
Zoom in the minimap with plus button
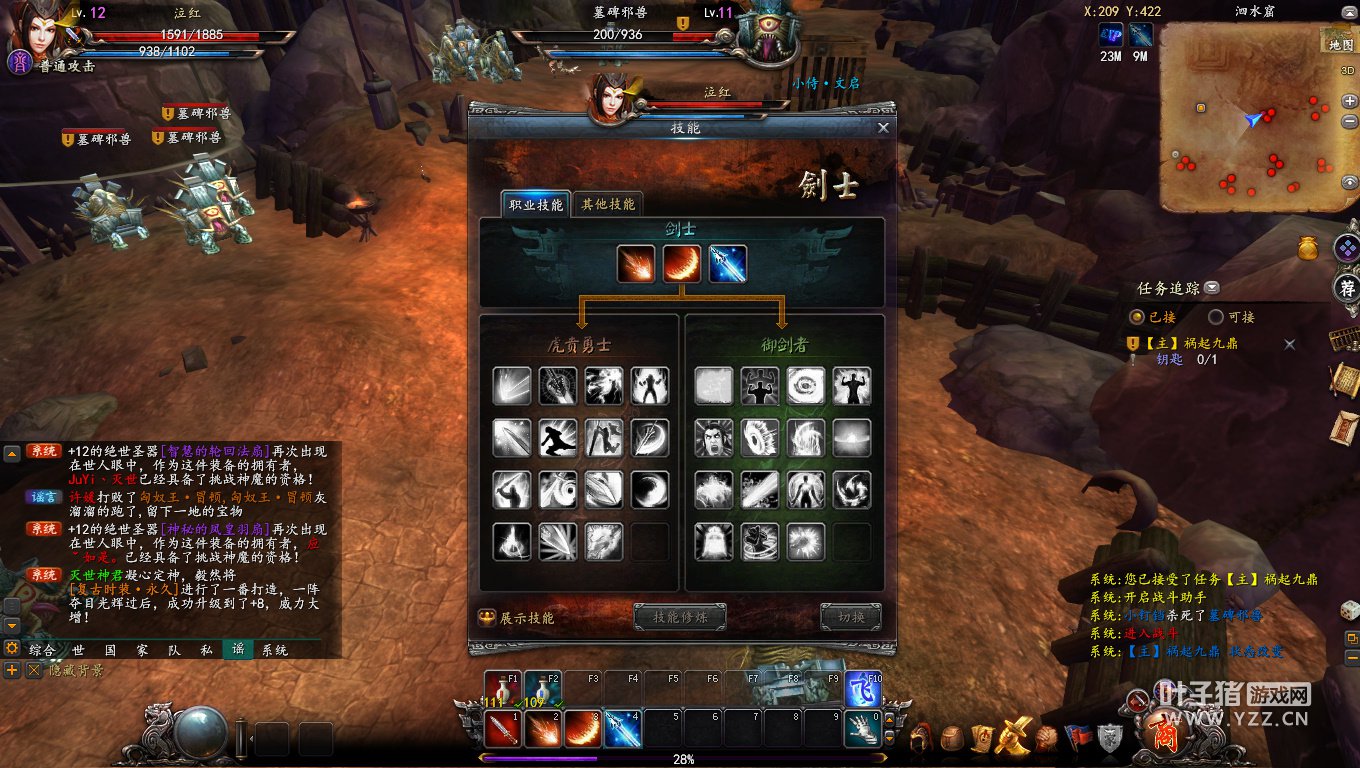click(1350, 101)
